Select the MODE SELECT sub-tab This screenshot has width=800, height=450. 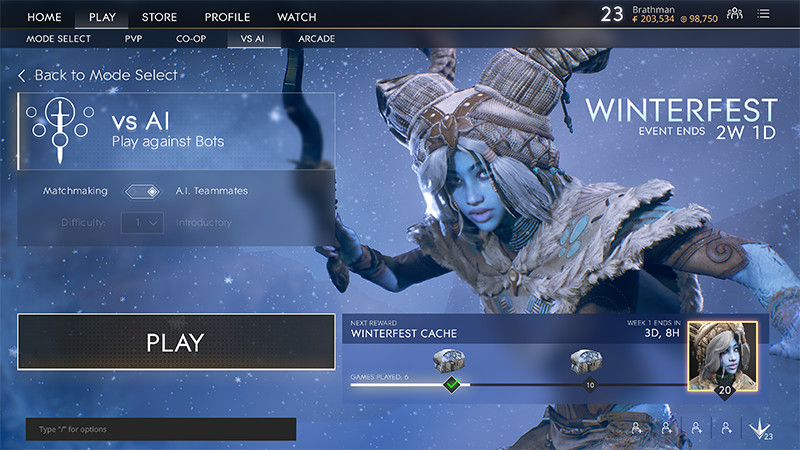[58, 39]
